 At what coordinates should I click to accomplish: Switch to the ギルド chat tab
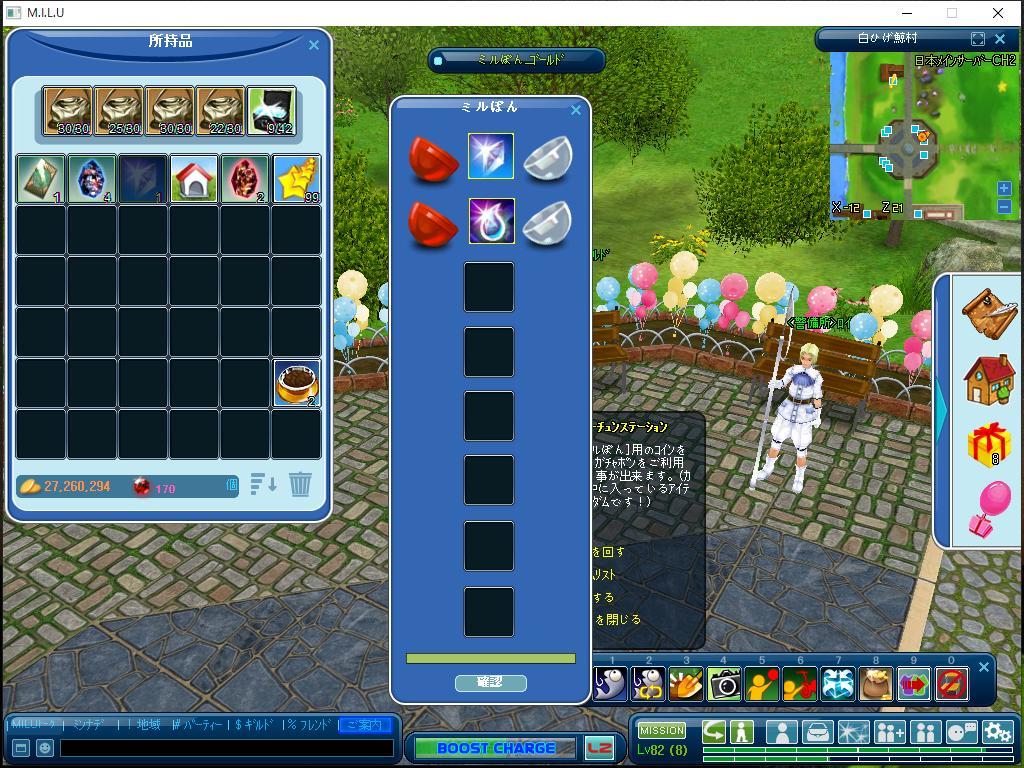click(x=255, y=725)
